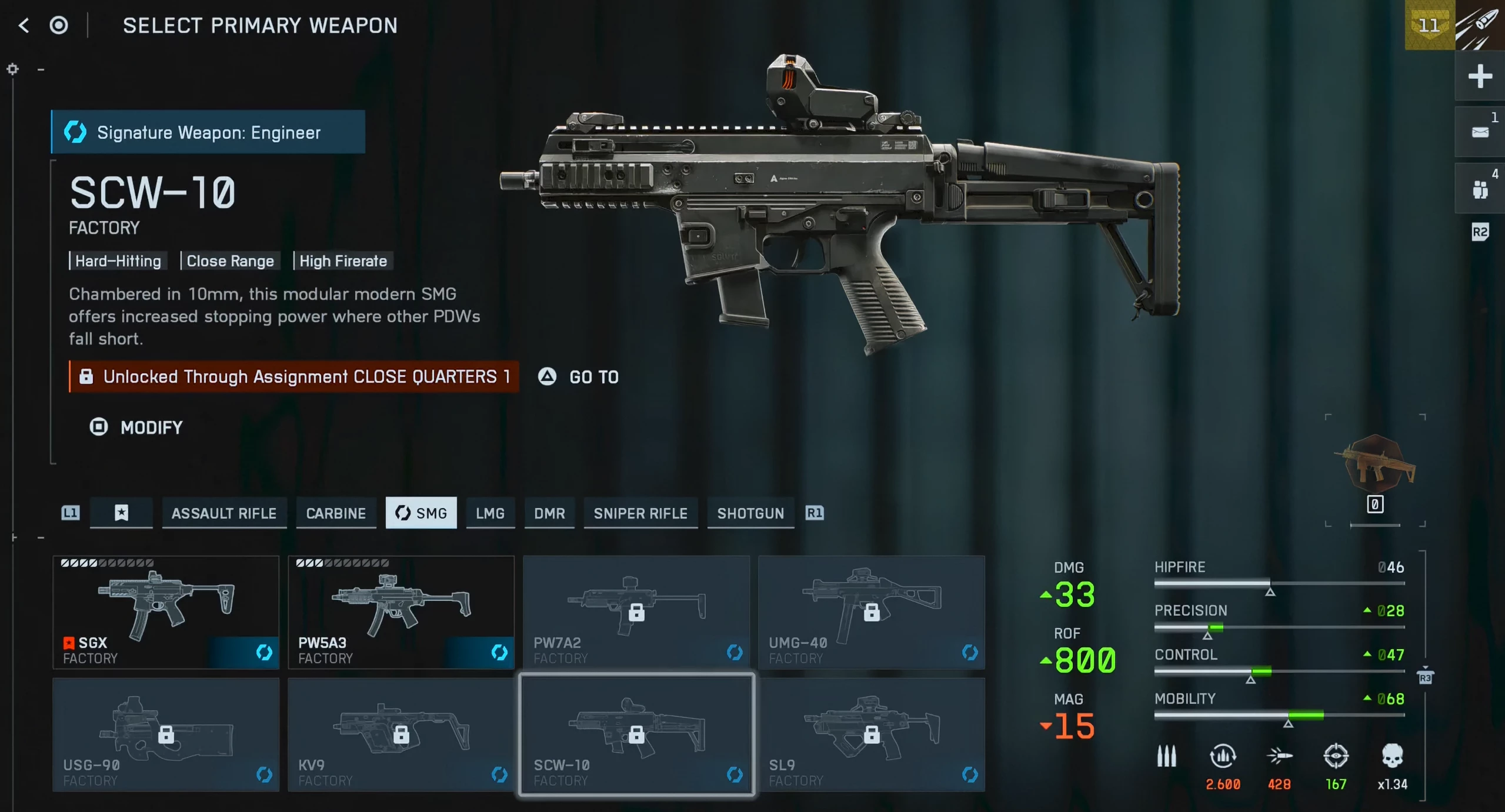Choose the PW5A3 Factory weapon tile
This screenshot has width=1505, height=812.
[x=401, y=612]
